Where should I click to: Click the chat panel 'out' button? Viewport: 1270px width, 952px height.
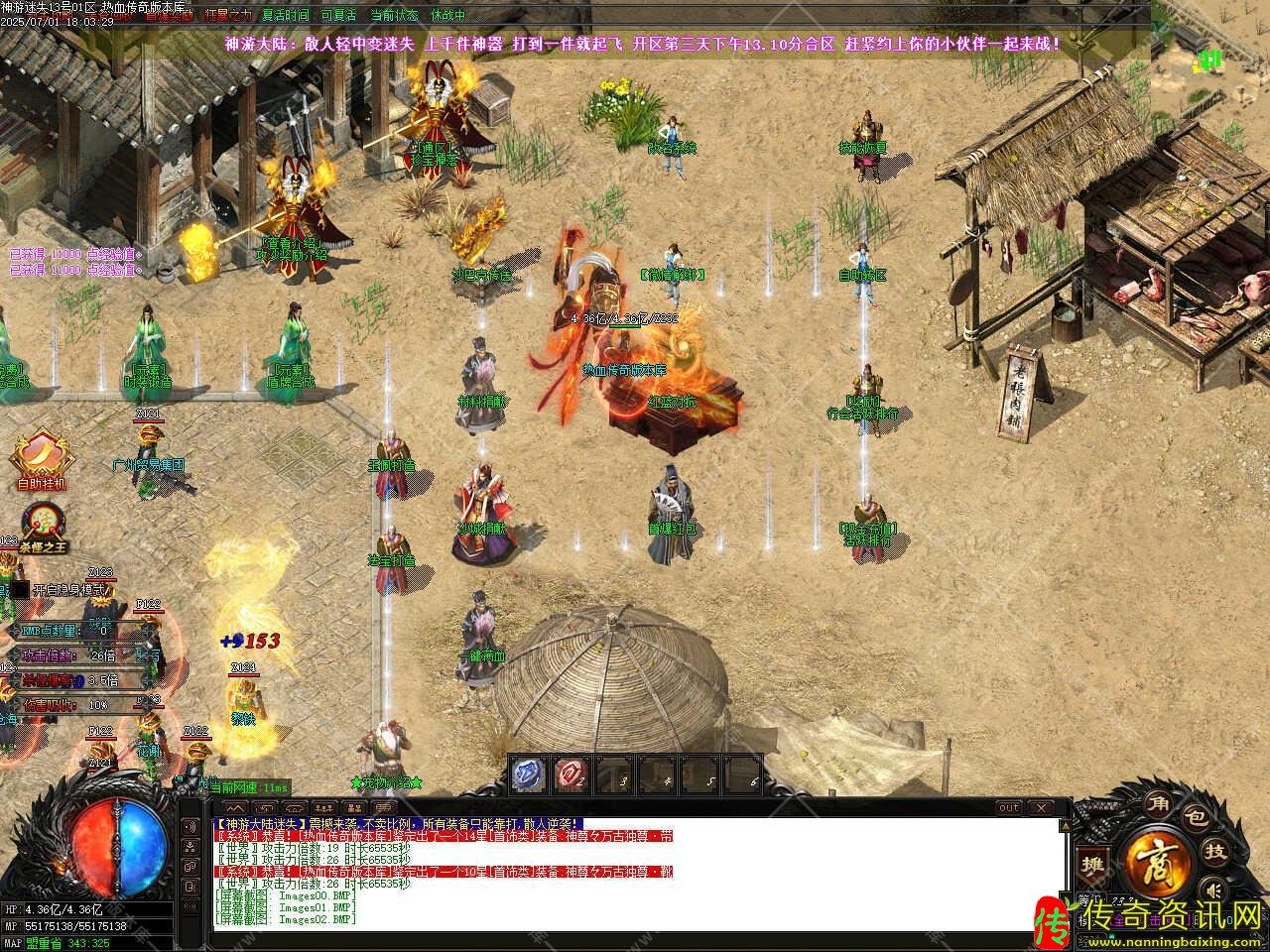(x=1008, y=808)
